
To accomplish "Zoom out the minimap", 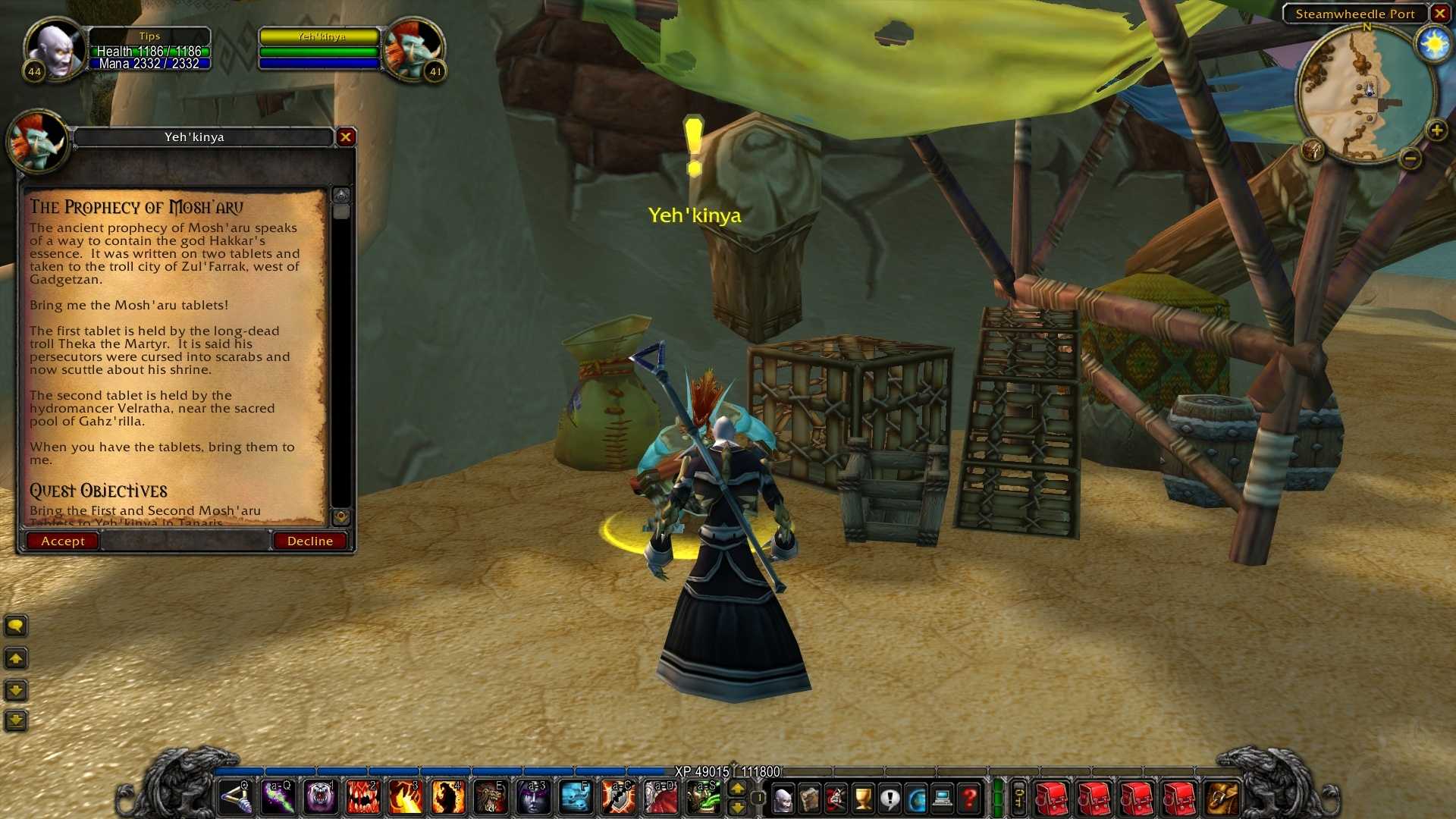I will pos(1410,158).
